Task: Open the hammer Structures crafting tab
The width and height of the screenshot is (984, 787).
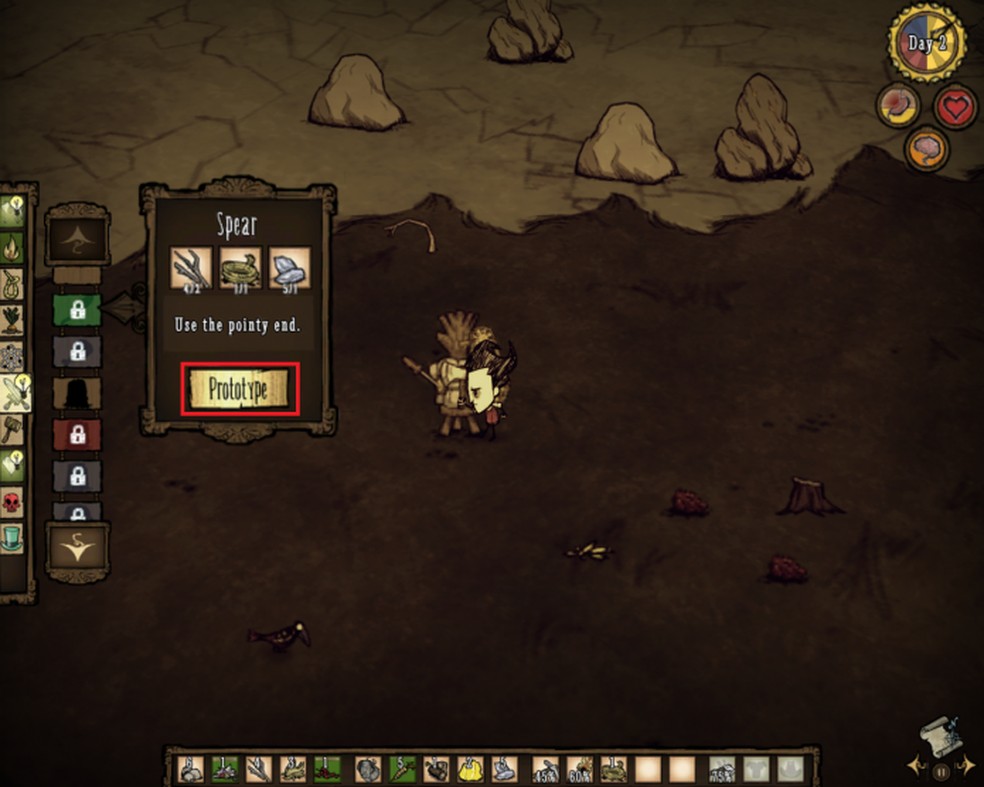Action: (x=14, y=430)
